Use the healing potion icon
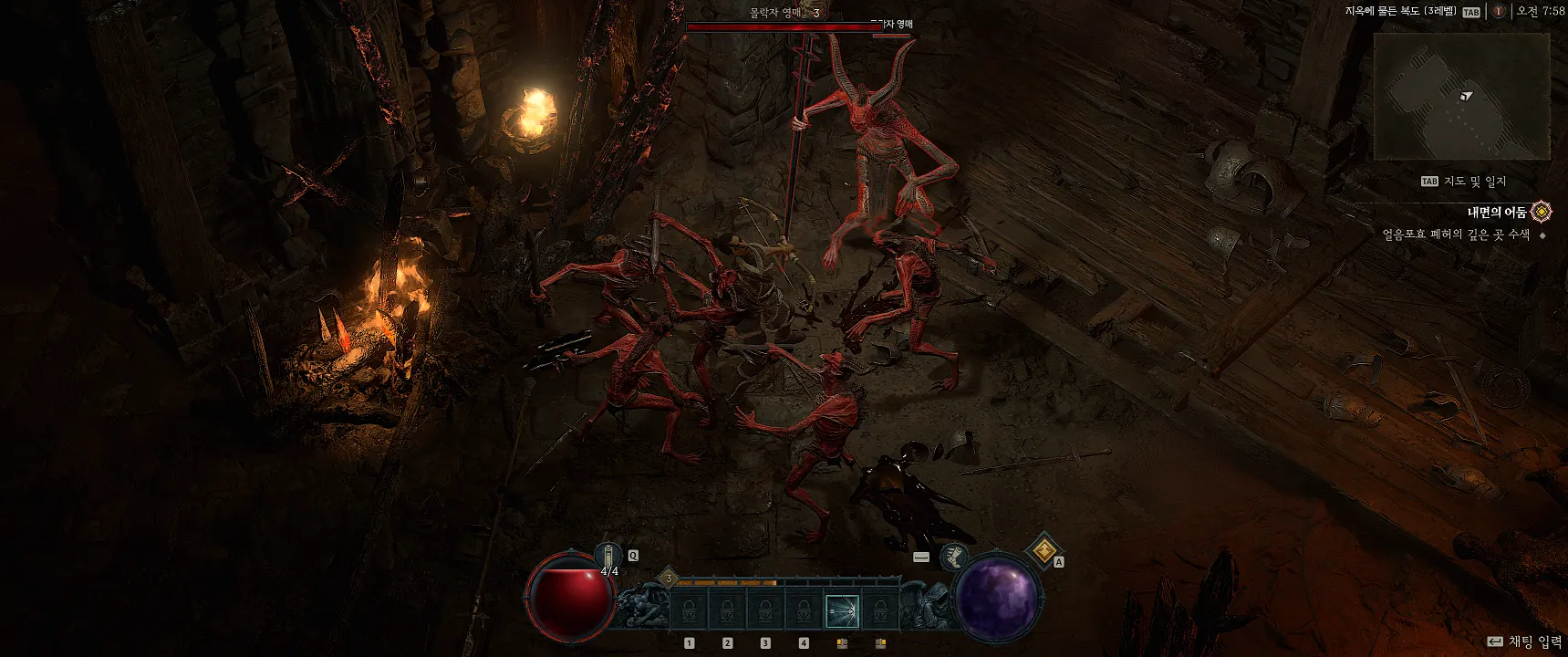Screen dimensions: 1568x657 (x=609, y=555)
